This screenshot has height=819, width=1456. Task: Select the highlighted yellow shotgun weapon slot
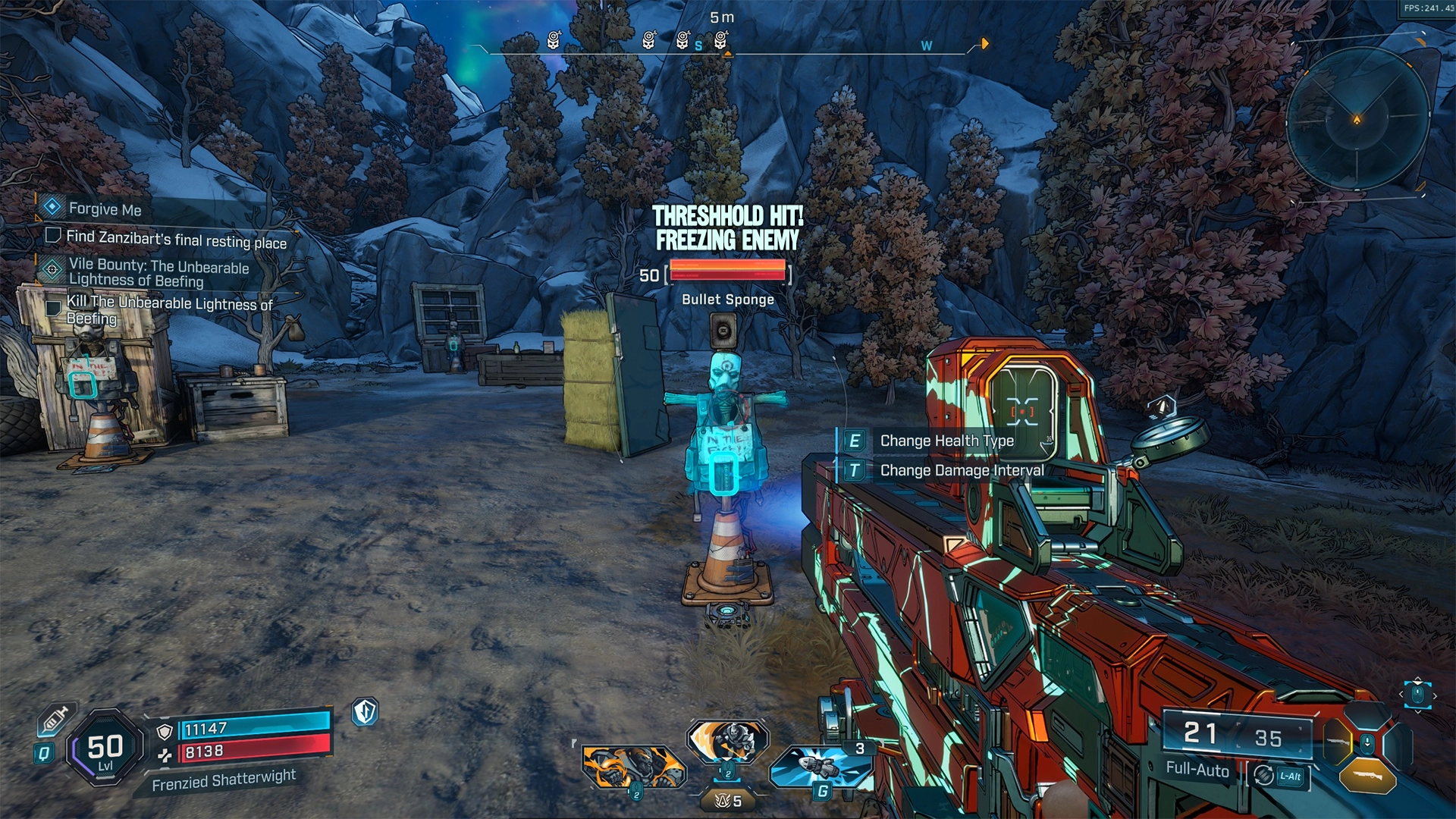(1338, 742)
